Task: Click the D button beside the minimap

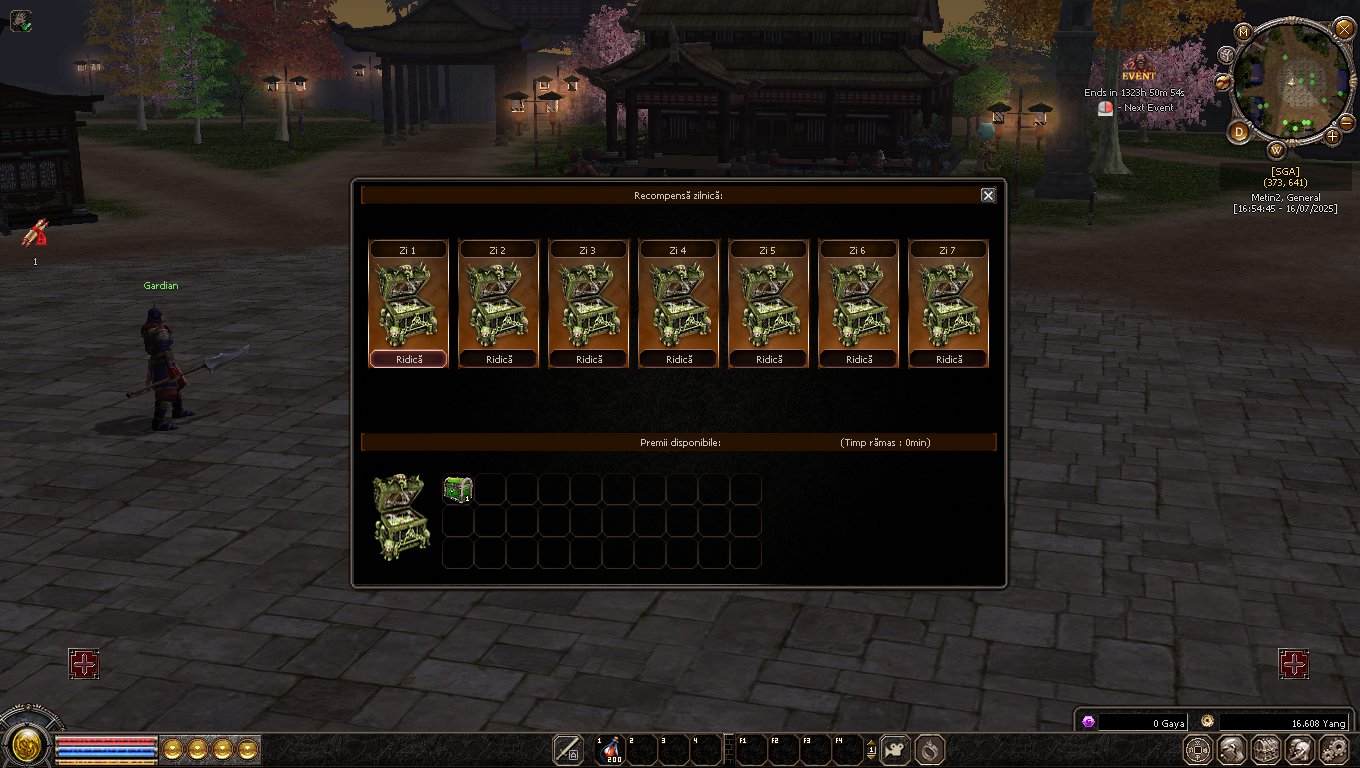Action: [x=1239, y=132]
